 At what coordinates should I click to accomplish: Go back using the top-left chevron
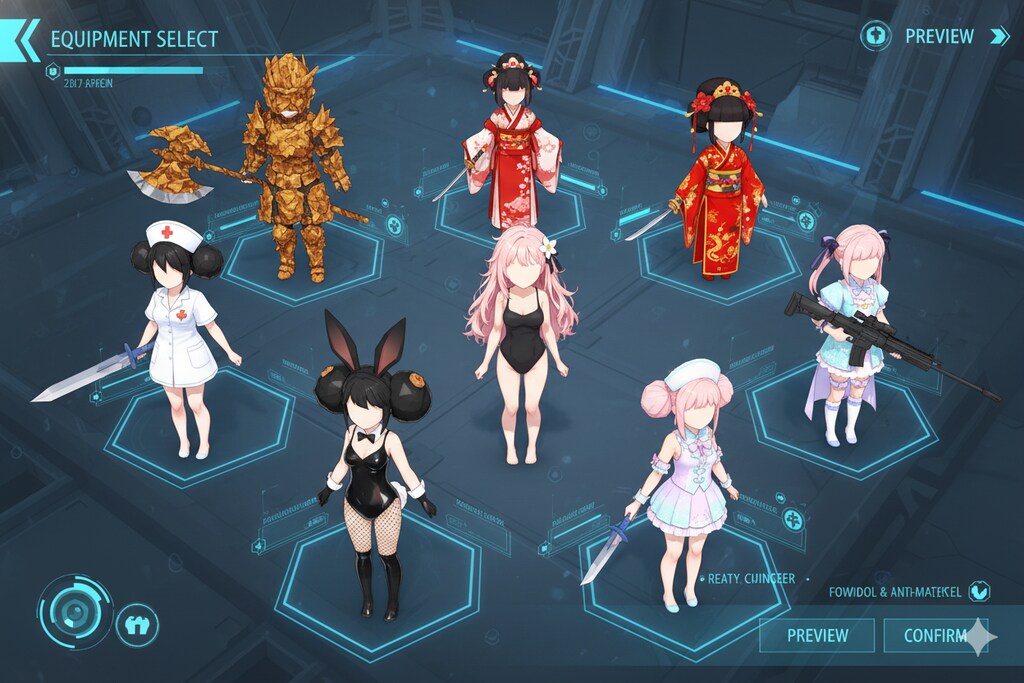click(x=20, y=40)
